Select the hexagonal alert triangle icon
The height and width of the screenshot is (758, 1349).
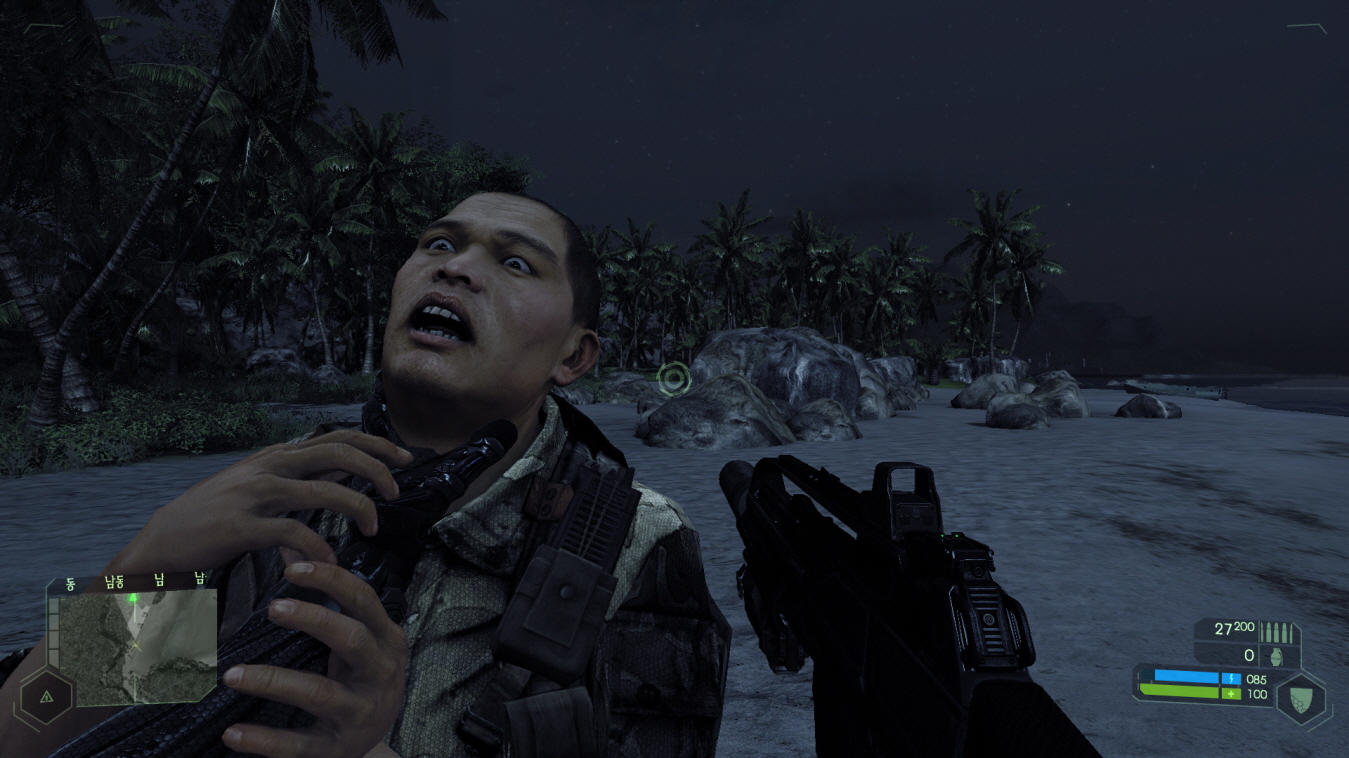pos(46,696)
